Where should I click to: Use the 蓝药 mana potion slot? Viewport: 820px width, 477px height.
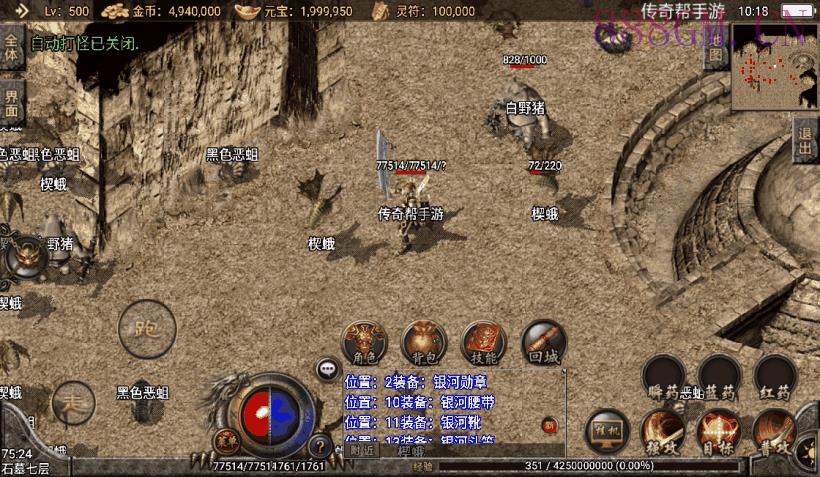pyautogui.click(x=719, y=377)
